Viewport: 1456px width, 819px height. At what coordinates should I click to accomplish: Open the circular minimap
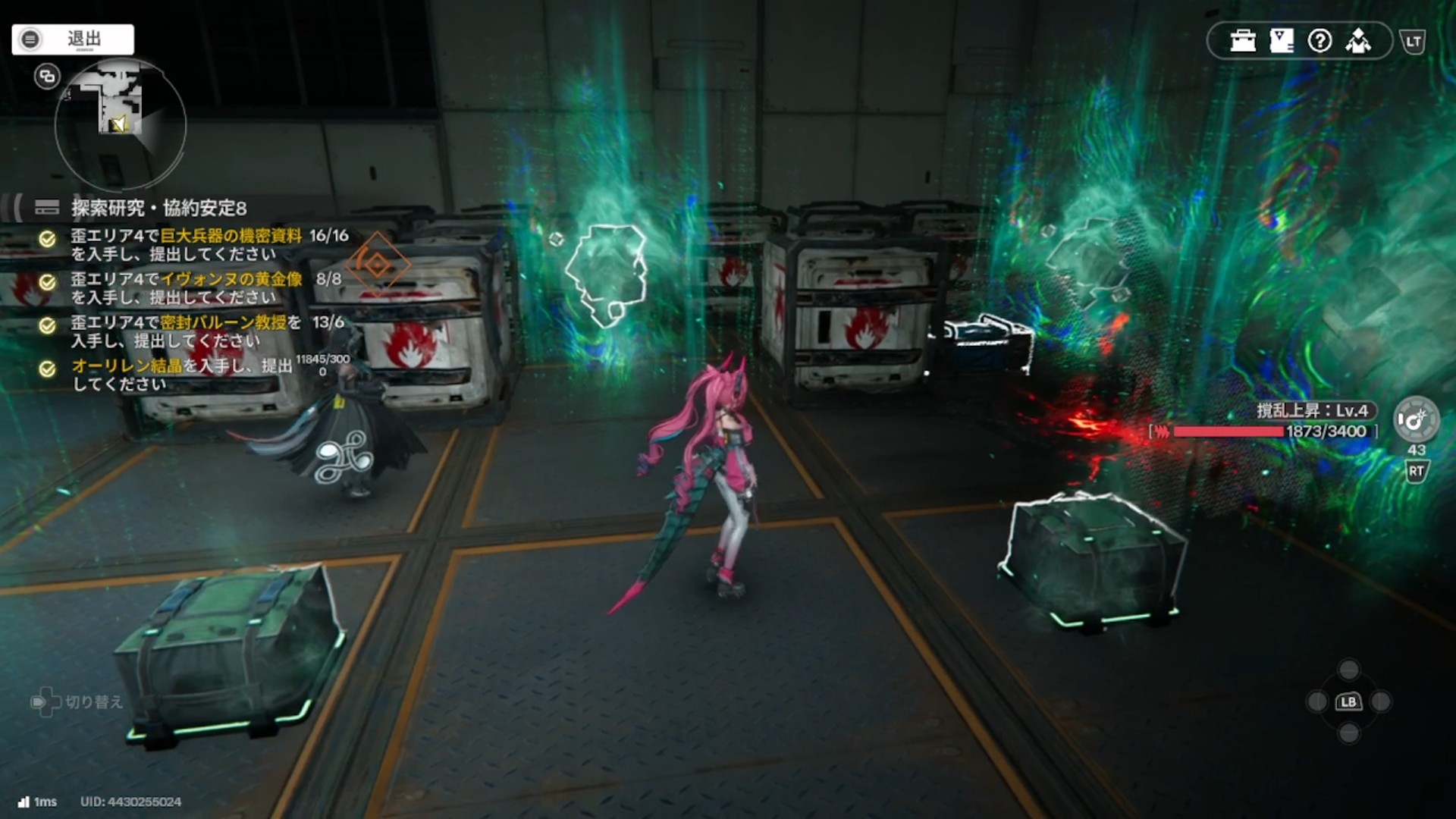[121, 125]
